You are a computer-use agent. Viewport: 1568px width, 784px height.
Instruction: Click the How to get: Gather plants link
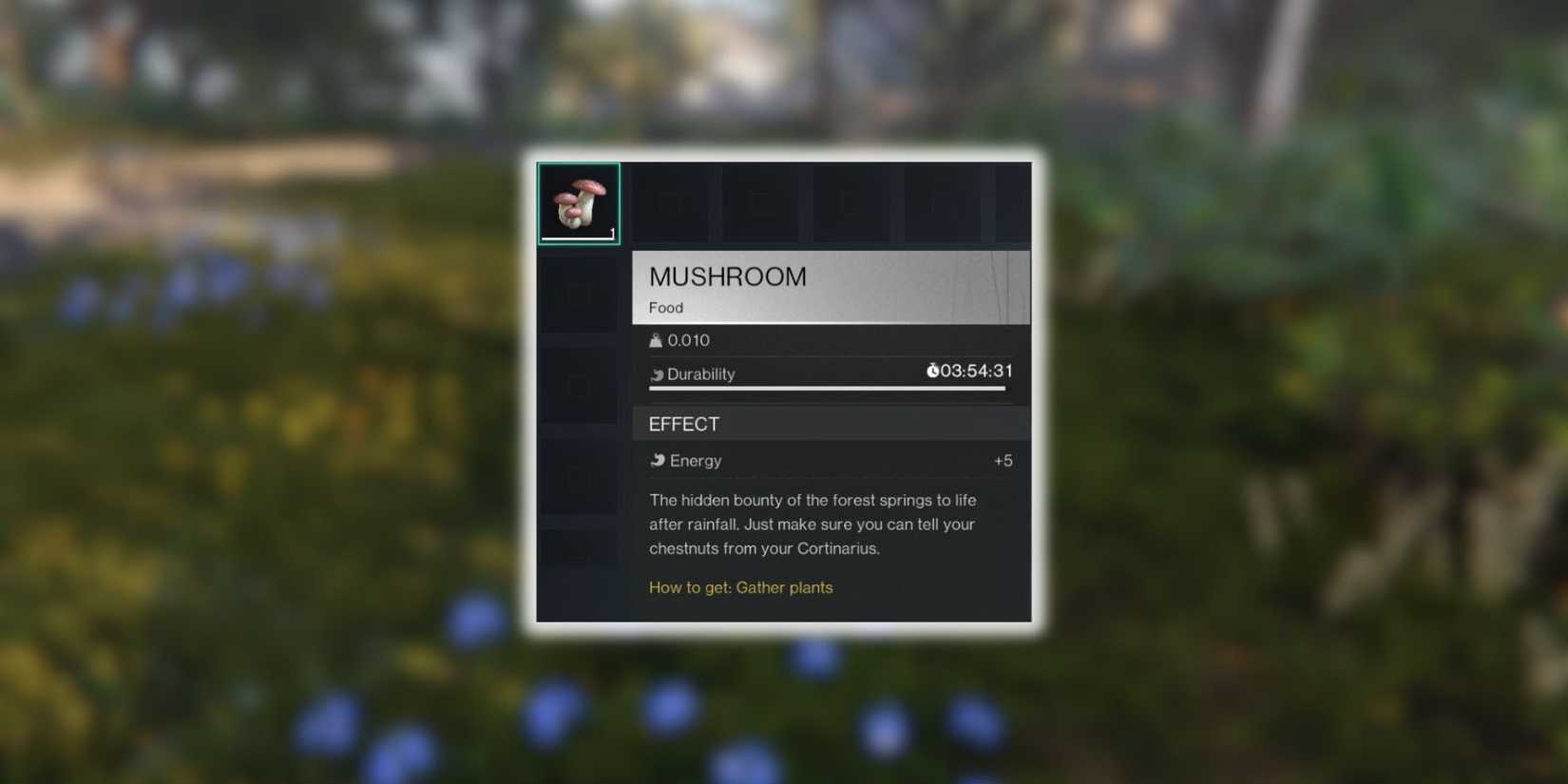pos(741,587)
